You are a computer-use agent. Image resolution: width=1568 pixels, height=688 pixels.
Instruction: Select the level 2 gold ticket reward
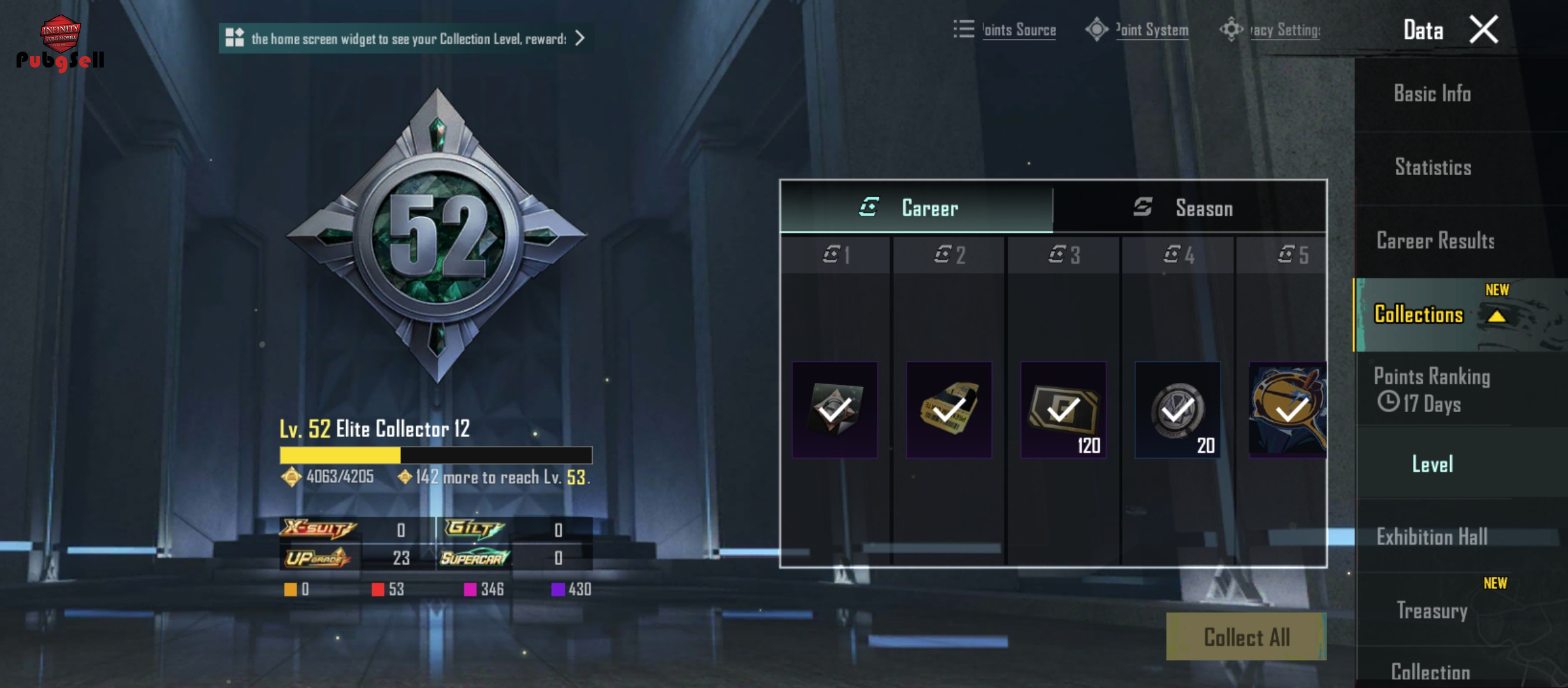[949, 410]
